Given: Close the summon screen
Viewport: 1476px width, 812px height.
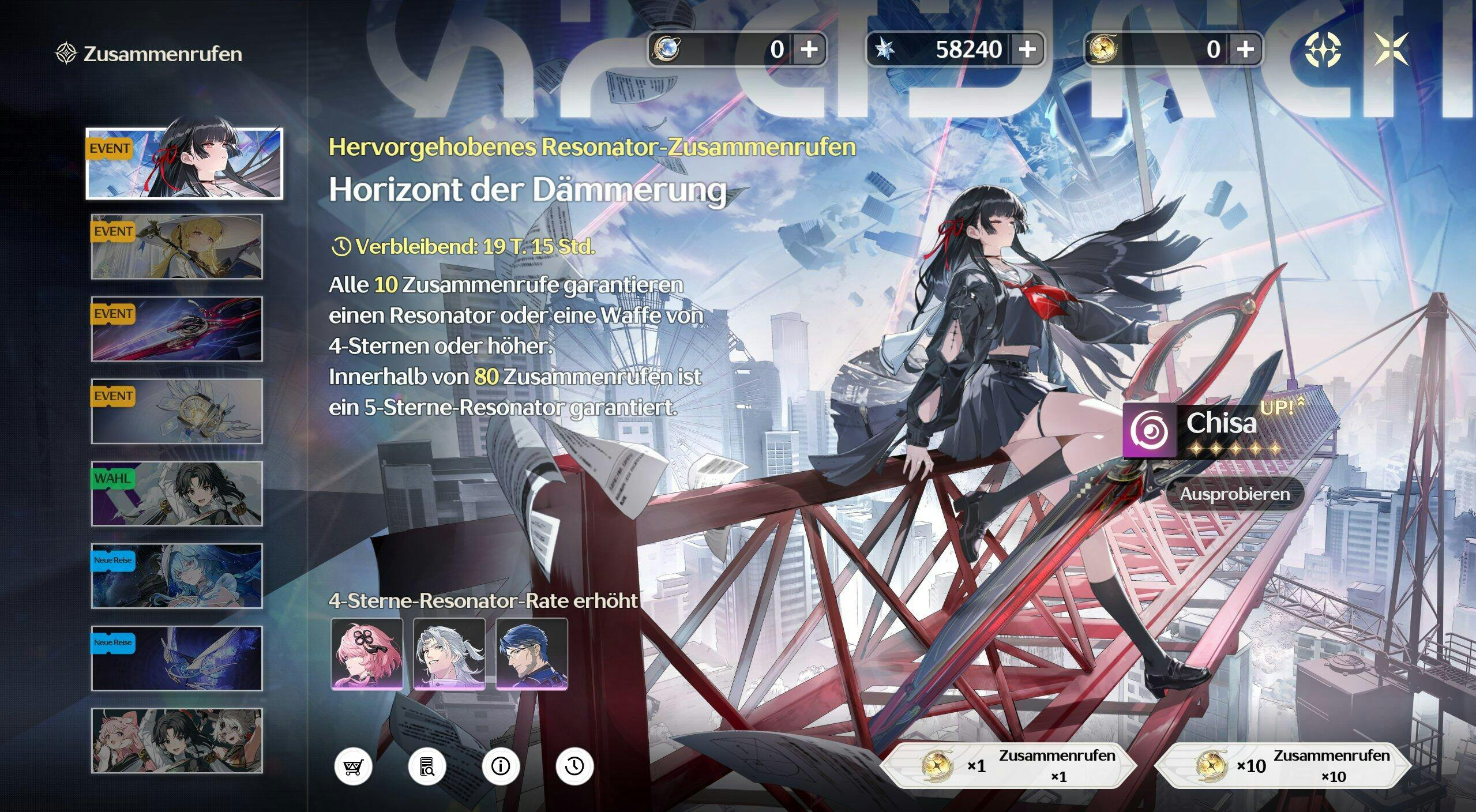Looking at the screenshot, I should click(1390, 49).
